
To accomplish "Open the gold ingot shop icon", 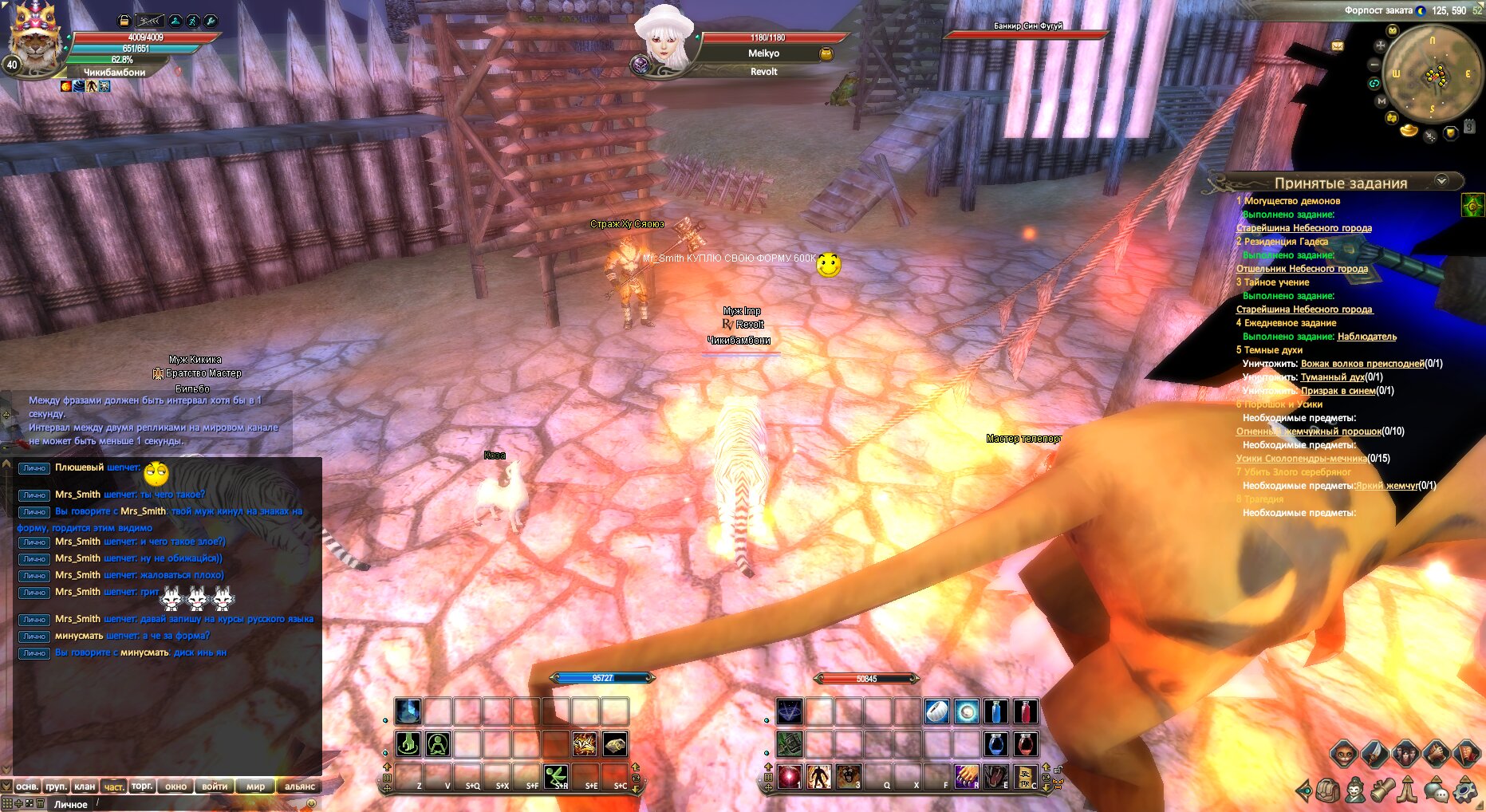I will click(1409, 130).
